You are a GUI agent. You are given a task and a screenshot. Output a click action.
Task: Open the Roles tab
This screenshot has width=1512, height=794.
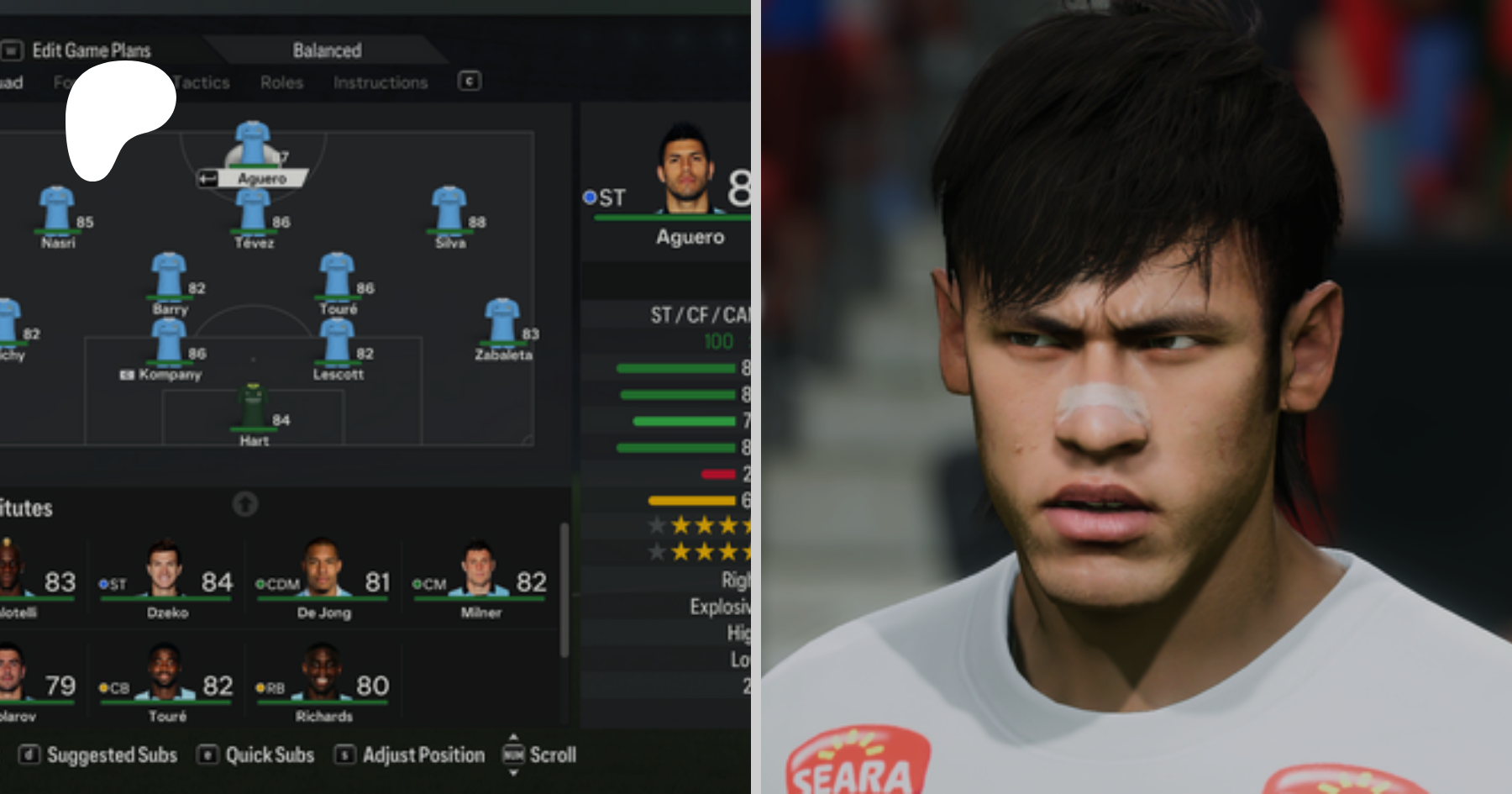coord(281,82)
